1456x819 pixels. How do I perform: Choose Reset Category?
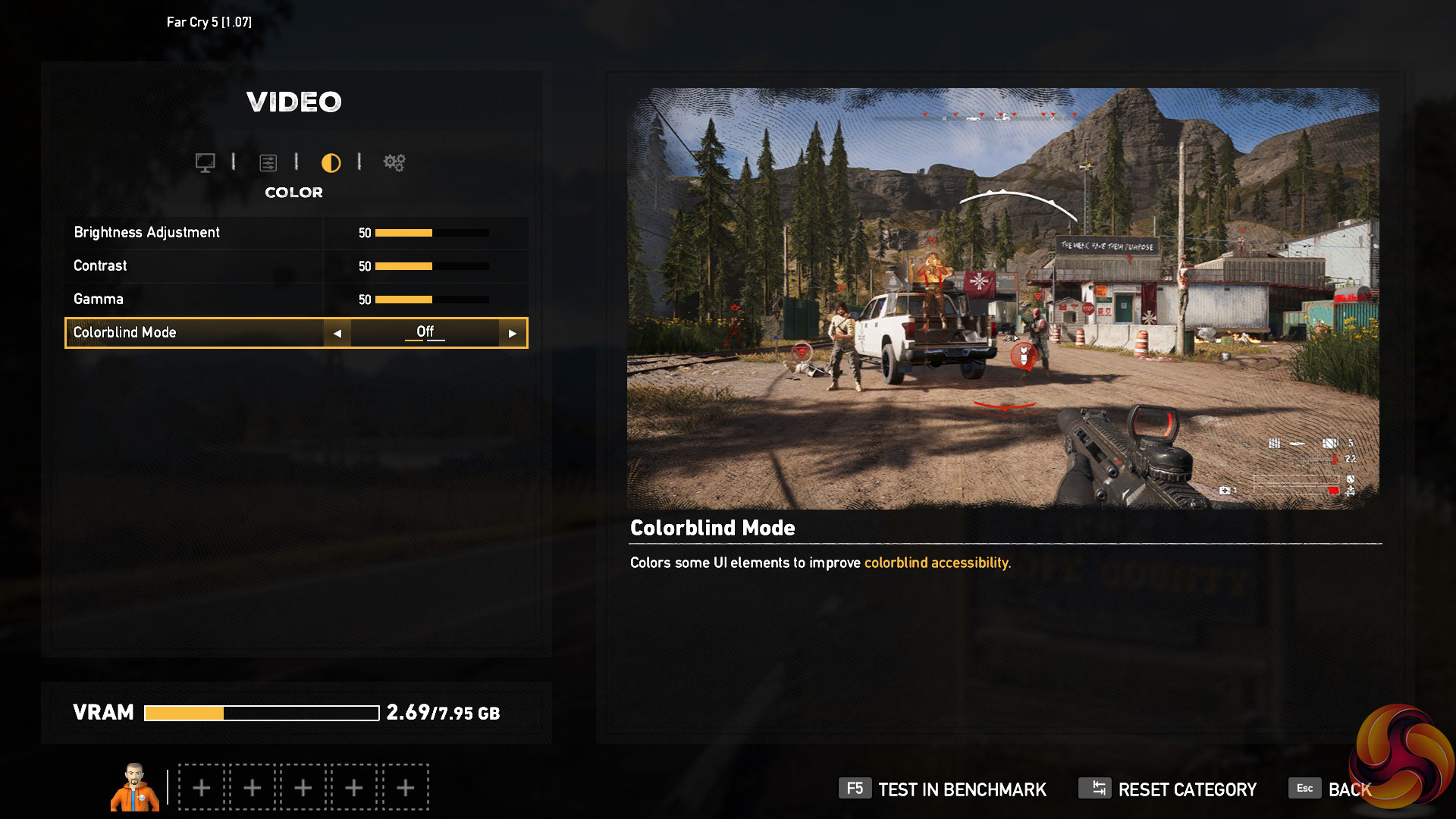click(1168, 789)
